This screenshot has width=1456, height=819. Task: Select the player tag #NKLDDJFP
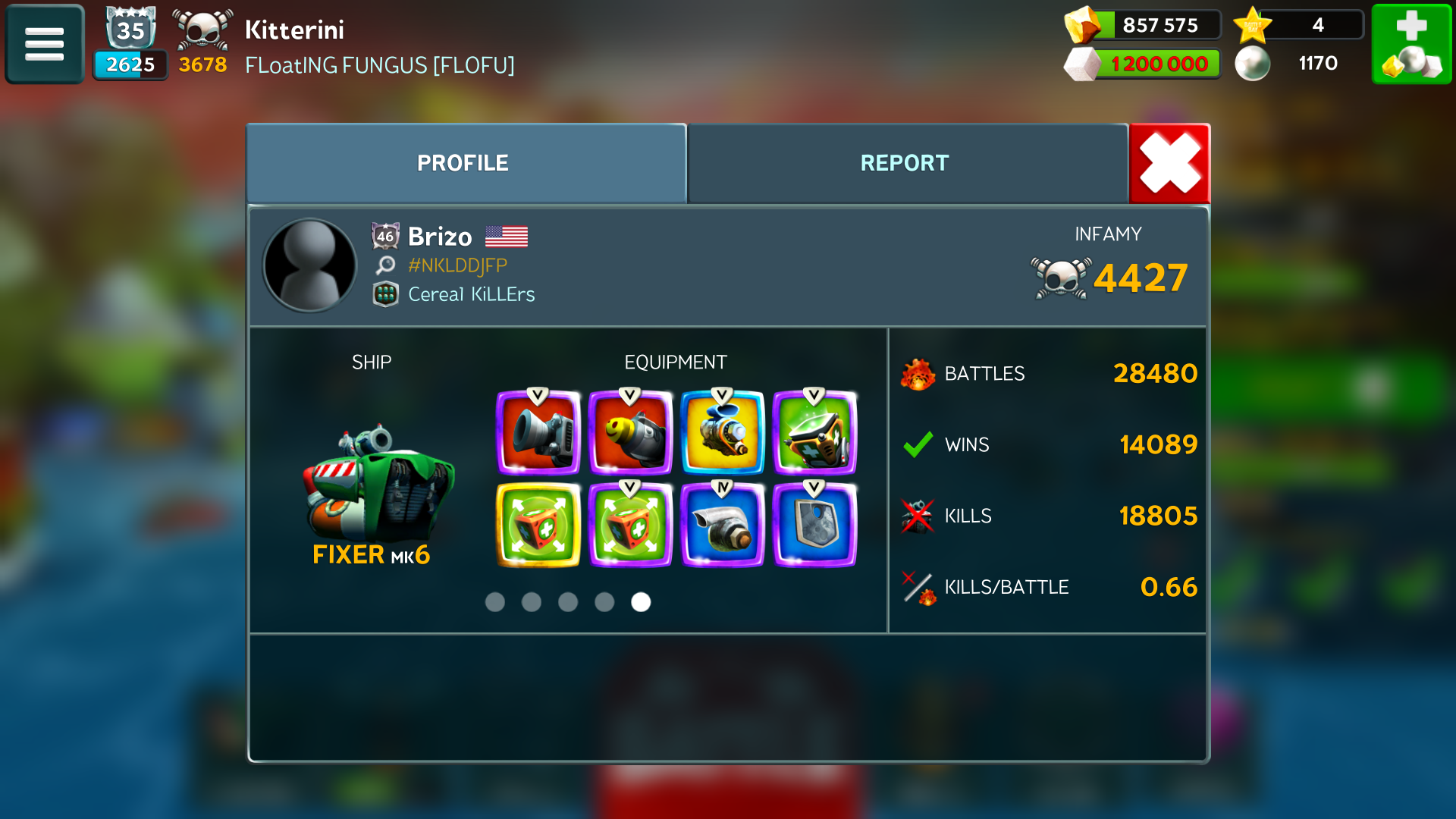(x=457, y=265)
